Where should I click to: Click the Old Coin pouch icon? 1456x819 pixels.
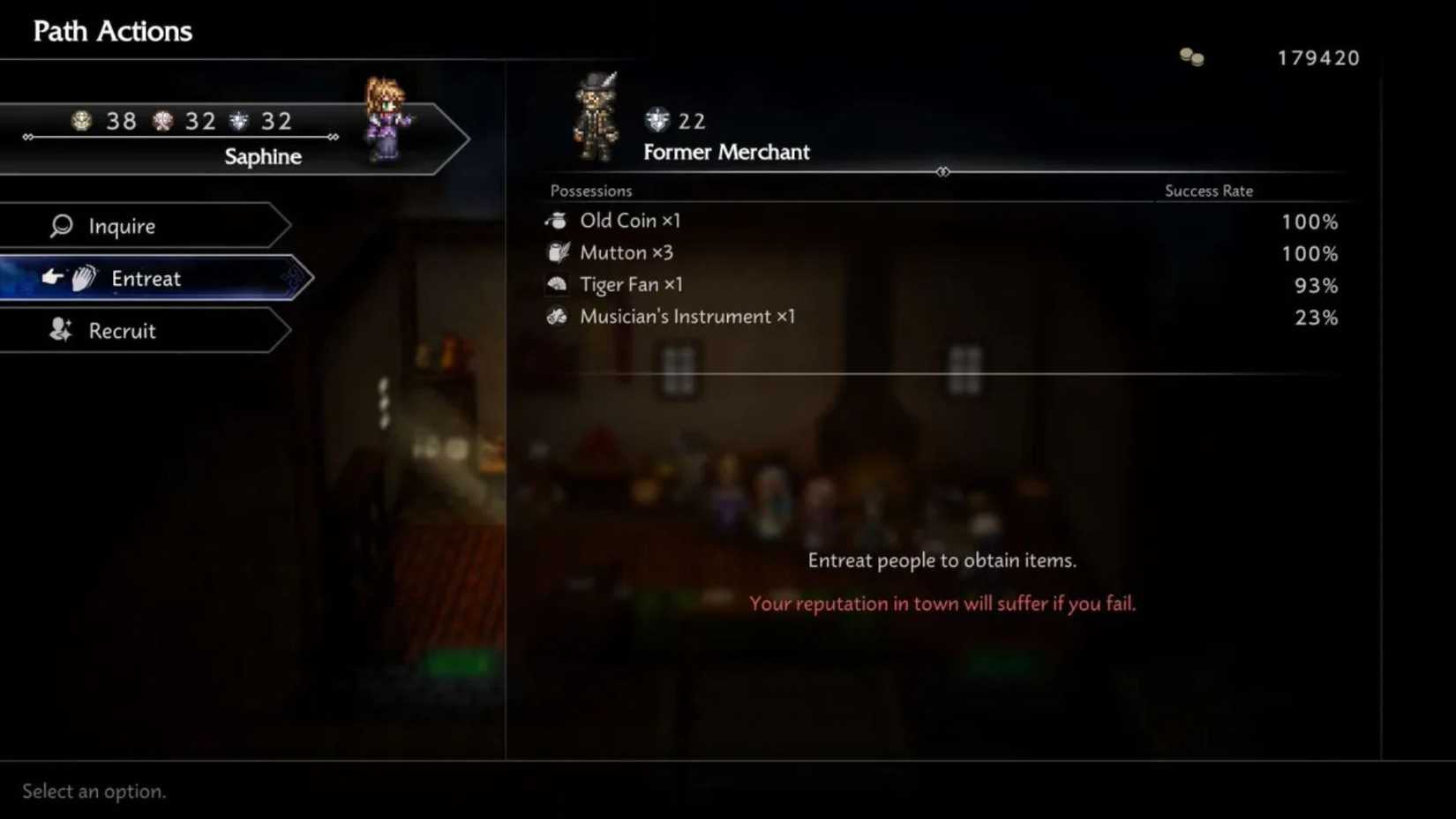pyautogui.click(x=557, y=220)
